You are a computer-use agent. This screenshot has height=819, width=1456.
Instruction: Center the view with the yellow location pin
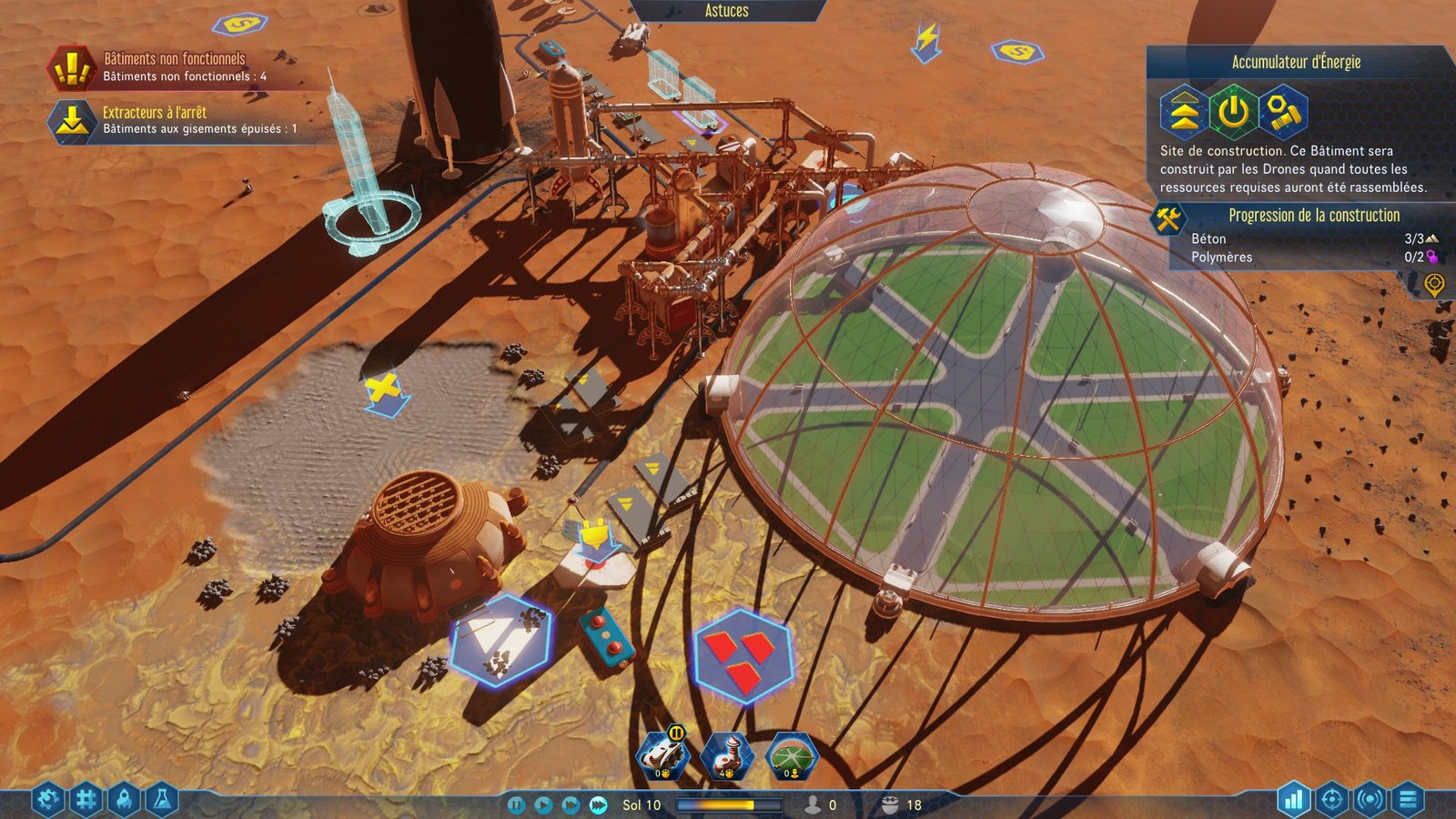(x=1434, y=285)
